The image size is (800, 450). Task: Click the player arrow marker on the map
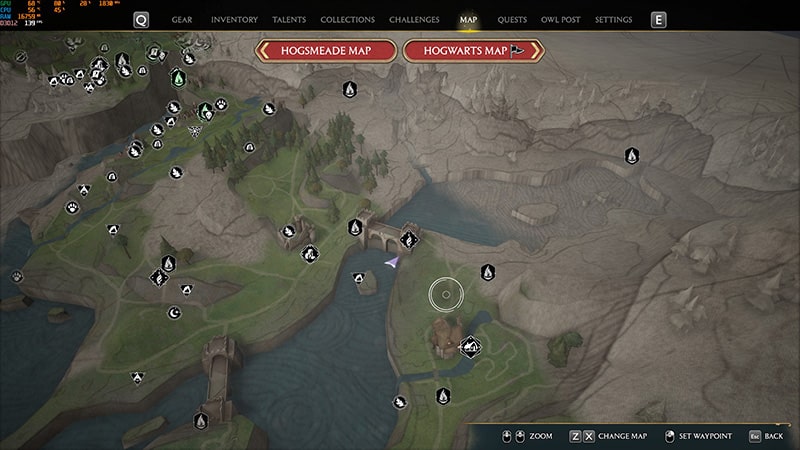point(391,262)
